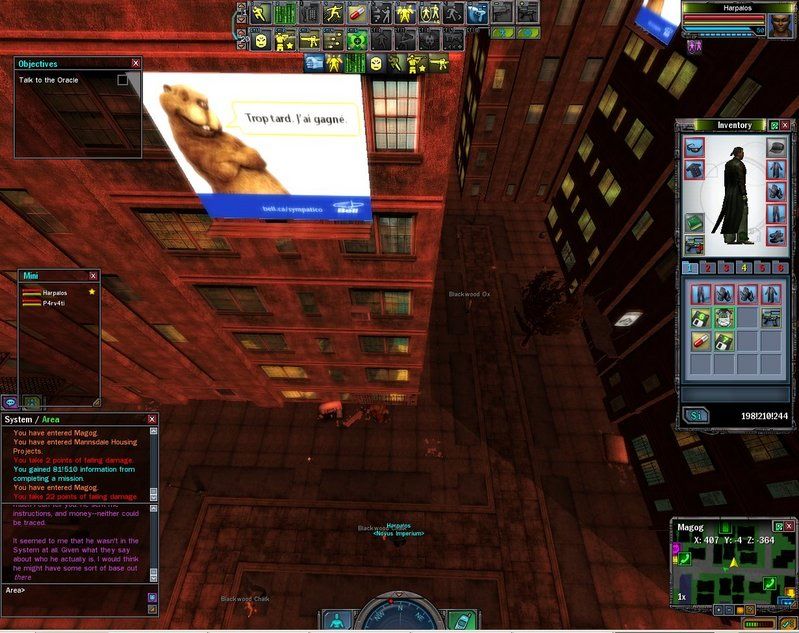
Task: Activate the yellow mask ability in the lower hotbar row
Action: [261, 40]
